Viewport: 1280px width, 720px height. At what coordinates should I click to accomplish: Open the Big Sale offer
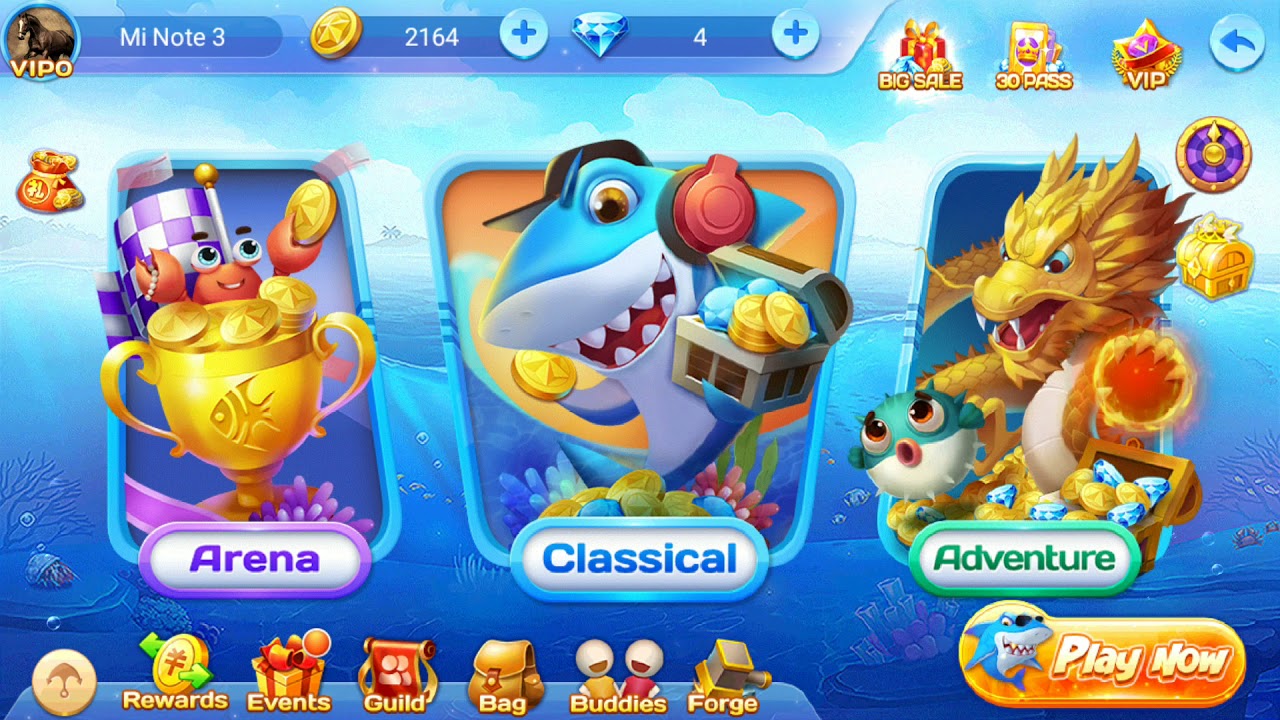pos(920,55)
